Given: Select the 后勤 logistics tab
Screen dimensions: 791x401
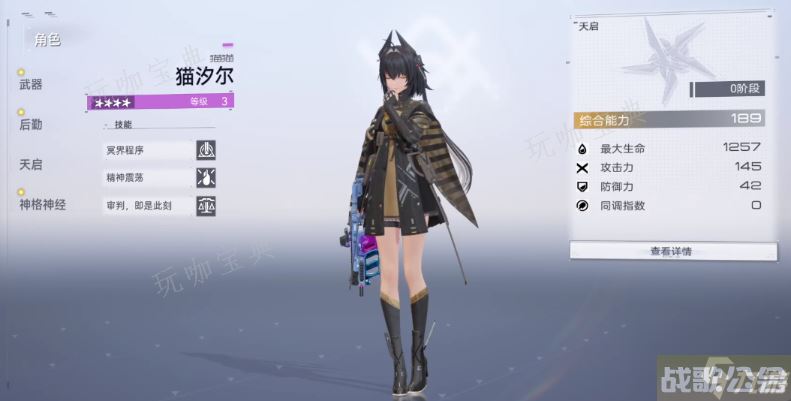Looking at the screenshot, I should click(31, 125).
